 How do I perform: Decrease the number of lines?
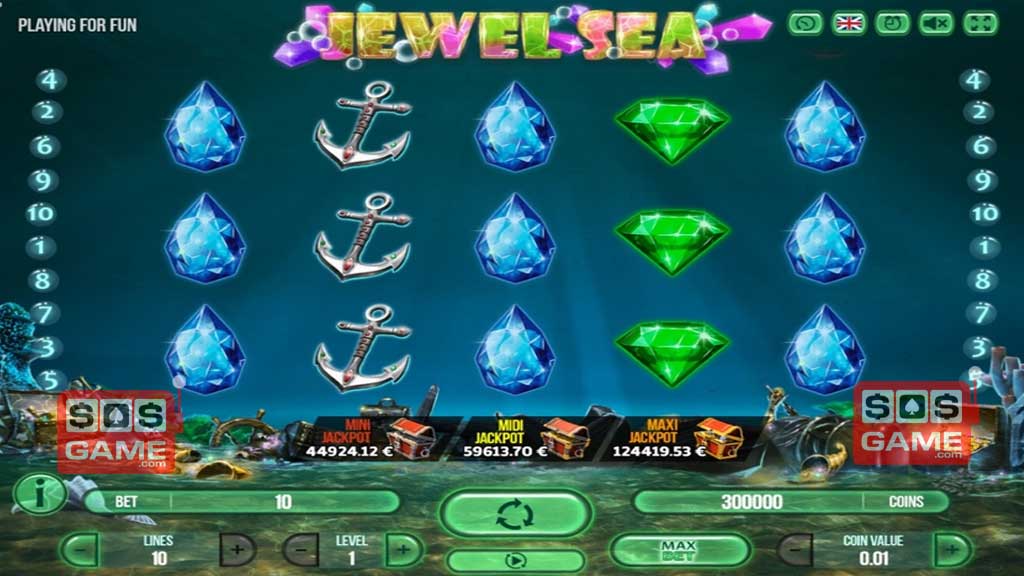coord(80,549)
